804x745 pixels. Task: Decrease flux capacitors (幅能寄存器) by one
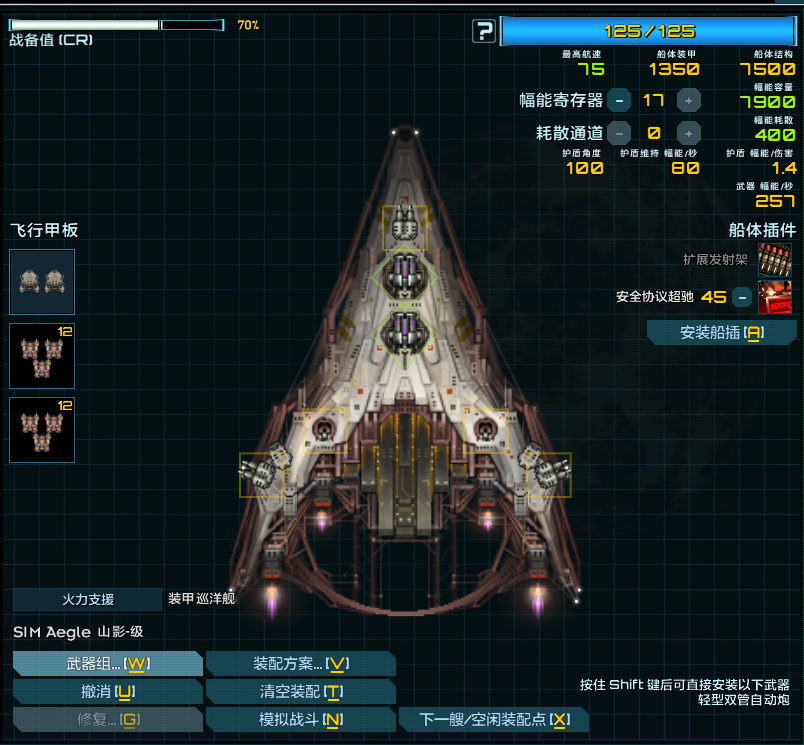click(x=620, y=100)
